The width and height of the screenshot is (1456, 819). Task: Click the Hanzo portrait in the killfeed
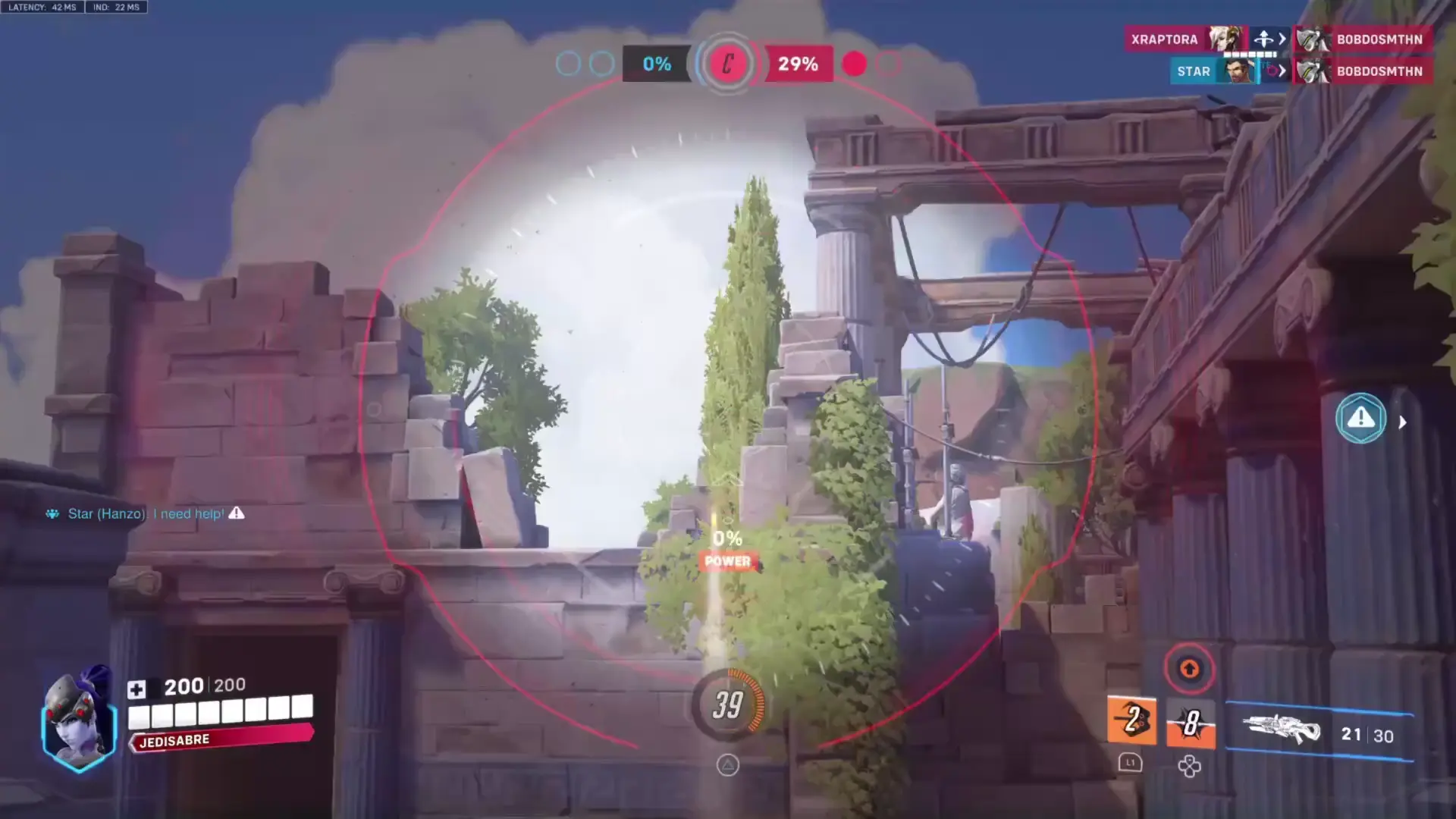(x=1236, y=71)
